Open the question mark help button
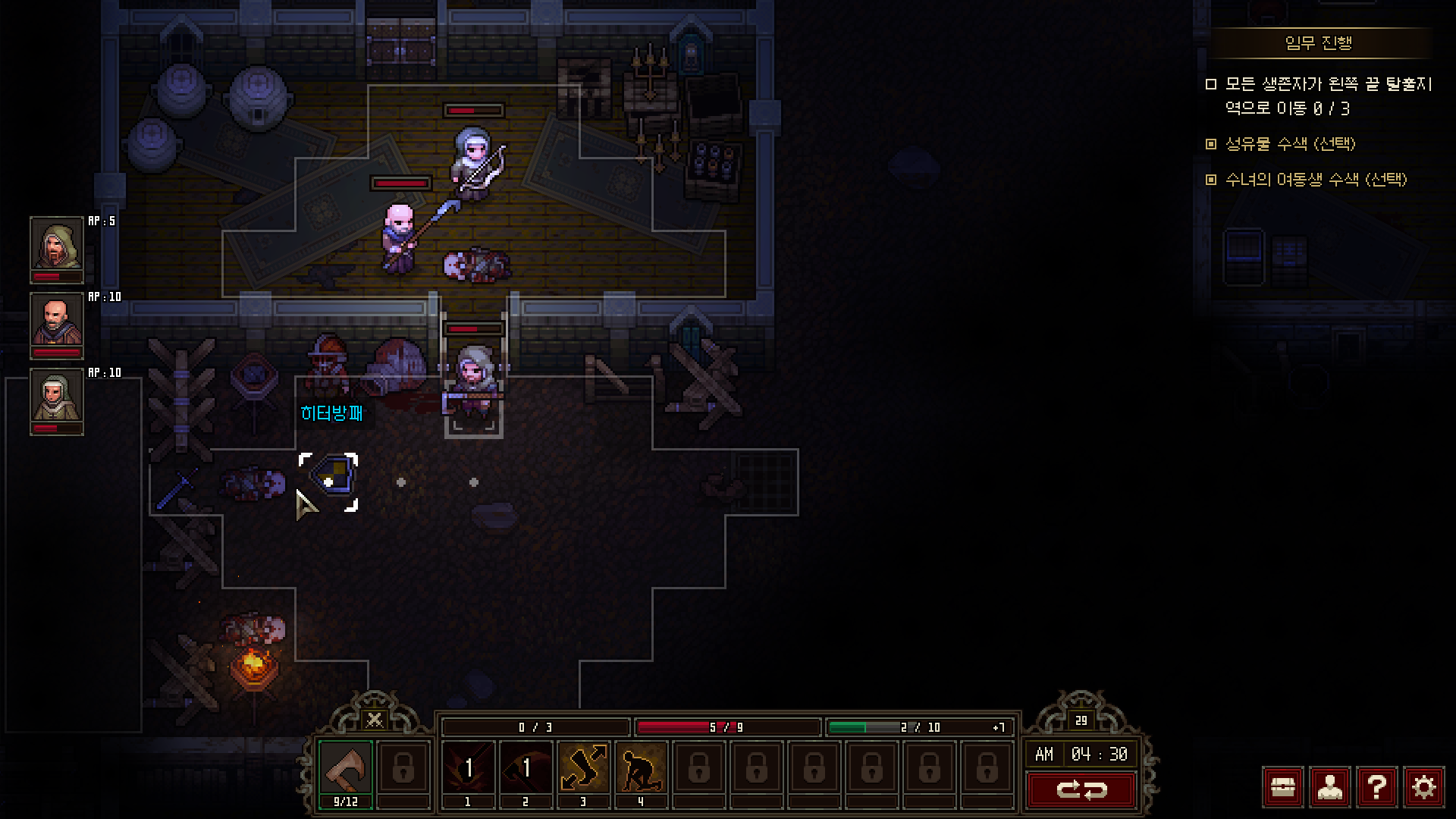 [1376, 787]
